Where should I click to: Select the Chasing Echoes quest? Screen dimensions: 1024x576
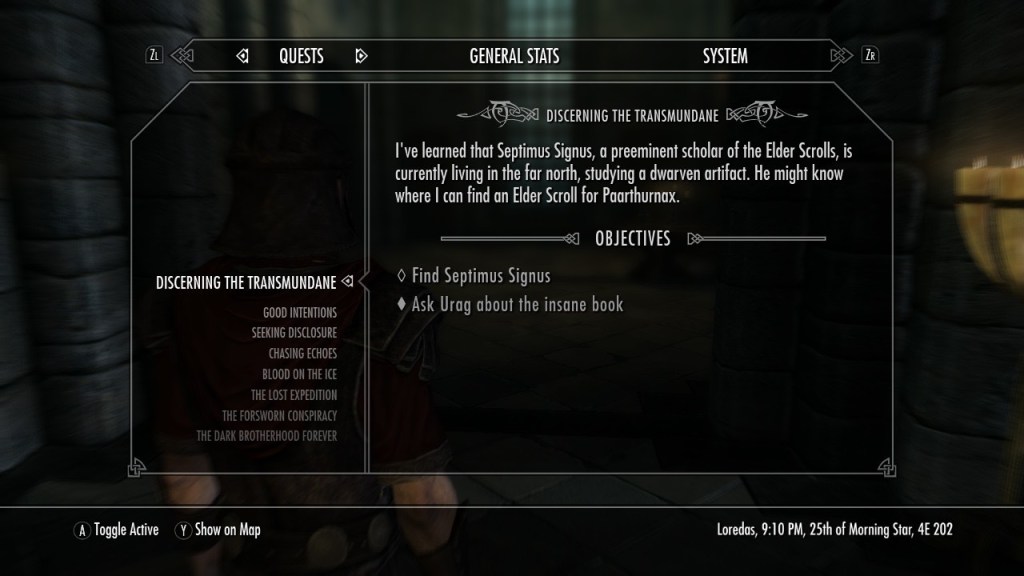pos(302,354)
